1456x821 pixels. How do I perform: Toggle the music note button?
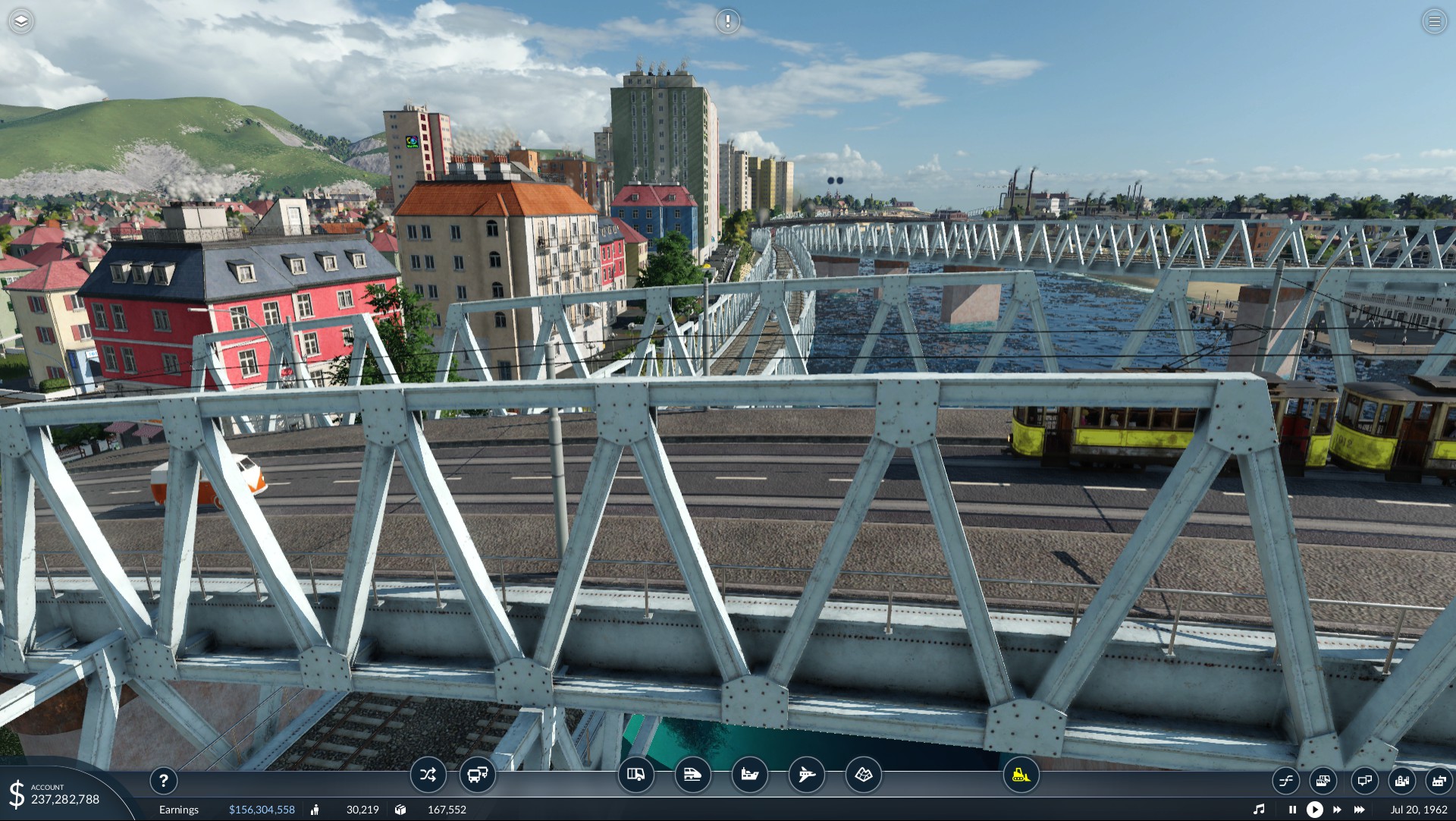pos(1259,810)
